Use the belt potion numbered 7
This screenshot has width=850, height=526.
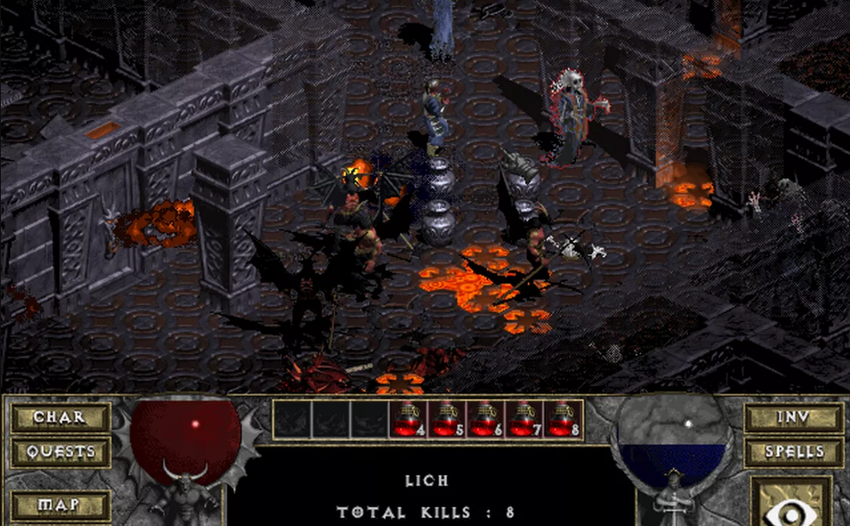(x=525, y=419)
